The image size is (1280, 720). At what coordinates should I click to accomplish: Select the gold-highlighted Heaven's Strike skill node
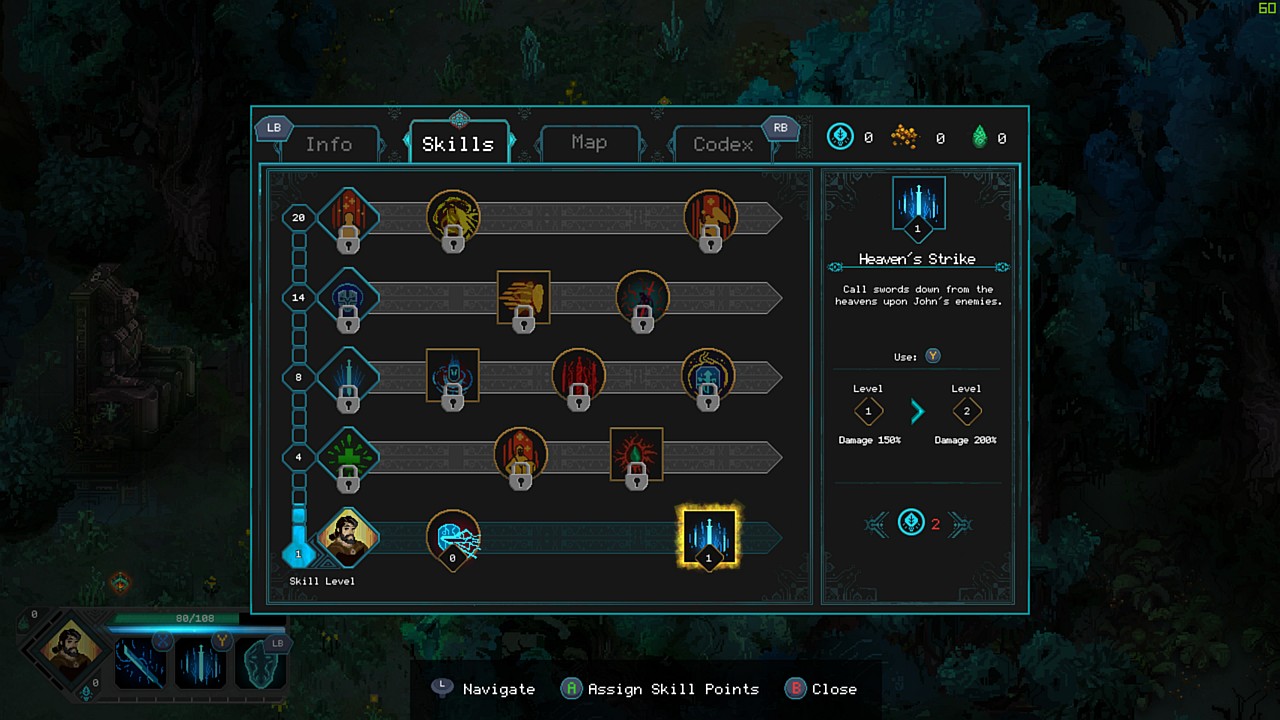click(x=709, y=537)
